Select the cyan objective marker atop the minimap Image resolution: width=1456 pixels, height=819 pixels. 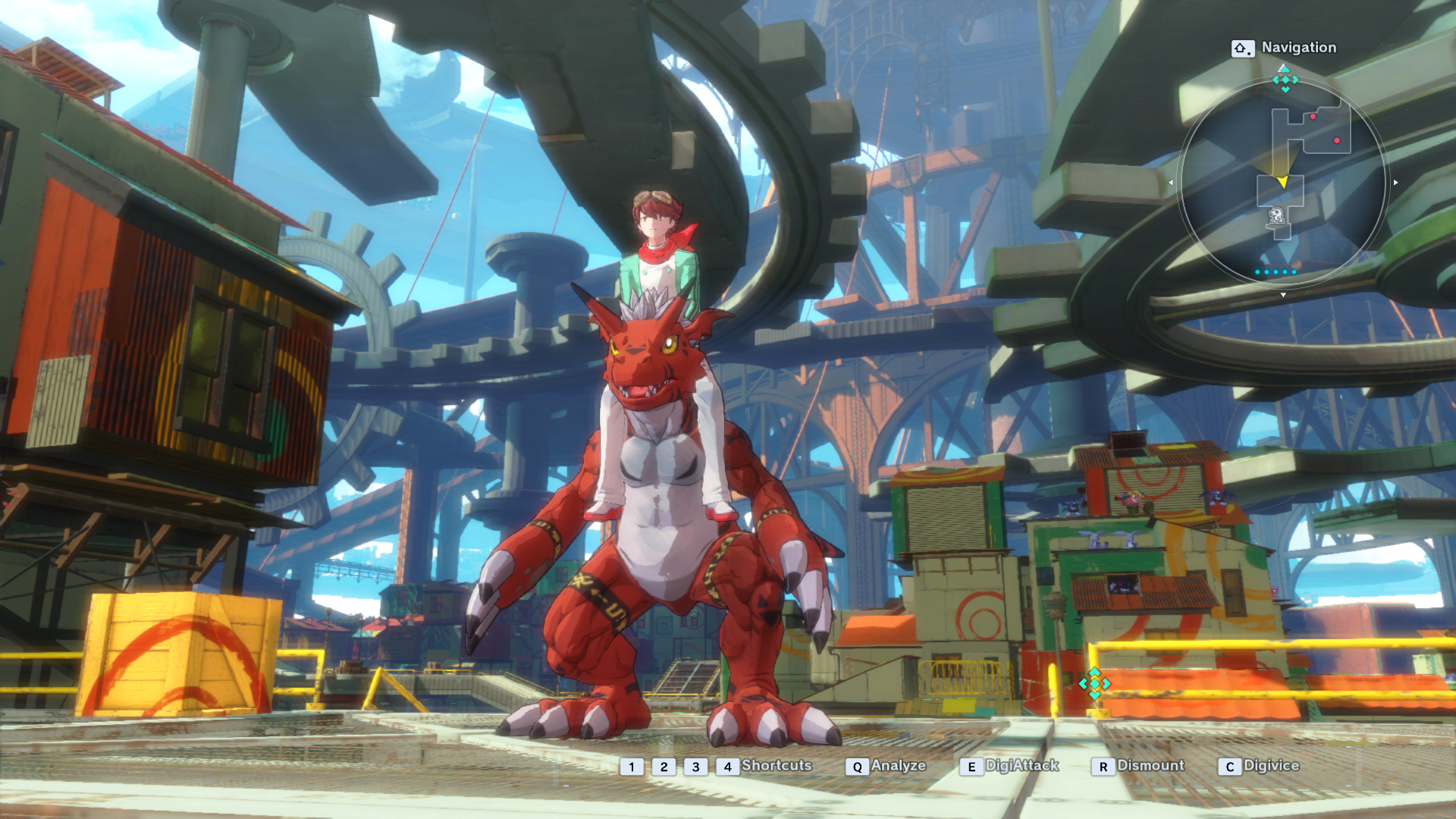(1285, 80)
